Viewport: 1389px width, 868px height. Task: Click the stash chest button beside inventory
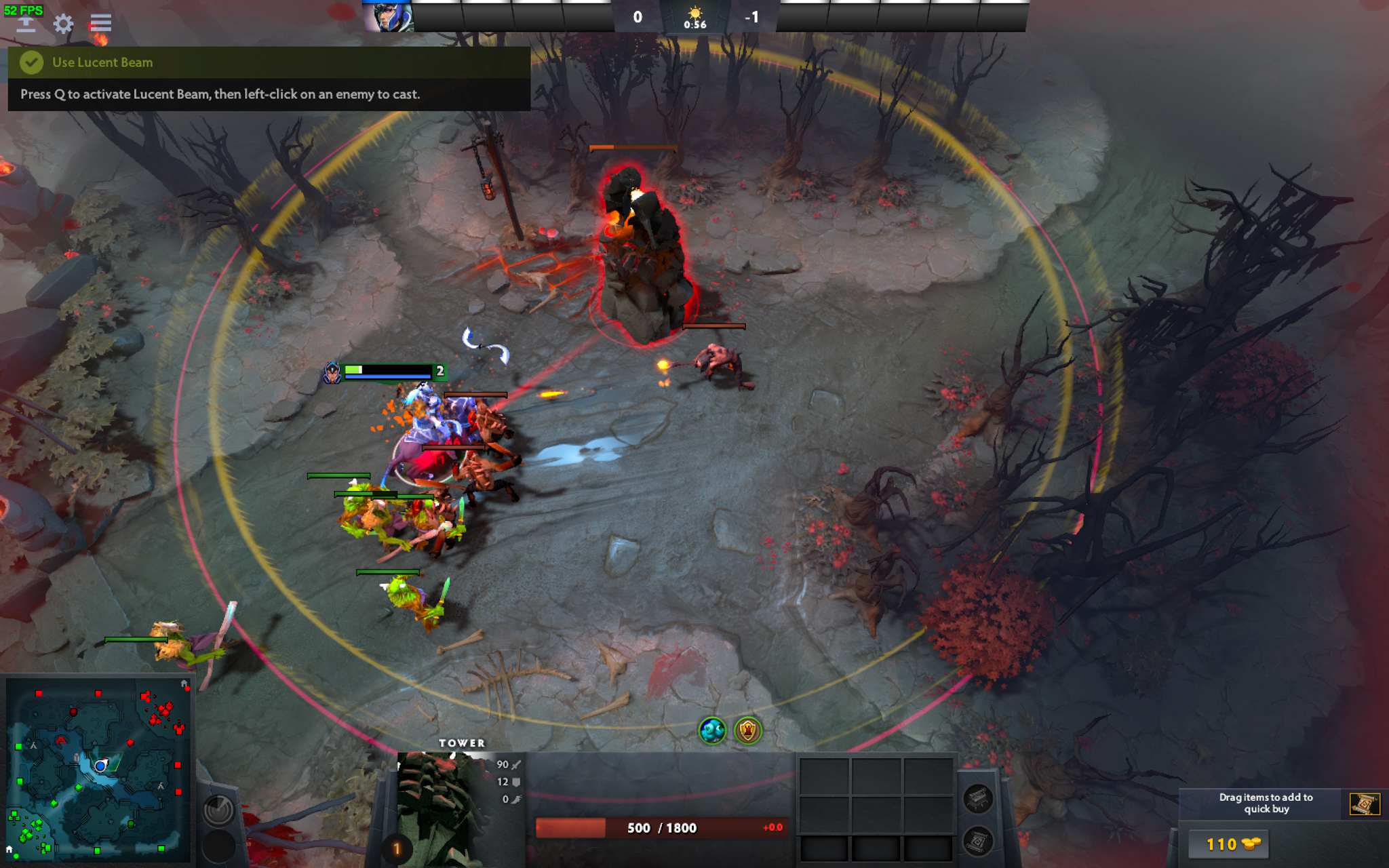click(x=978, y=798)
